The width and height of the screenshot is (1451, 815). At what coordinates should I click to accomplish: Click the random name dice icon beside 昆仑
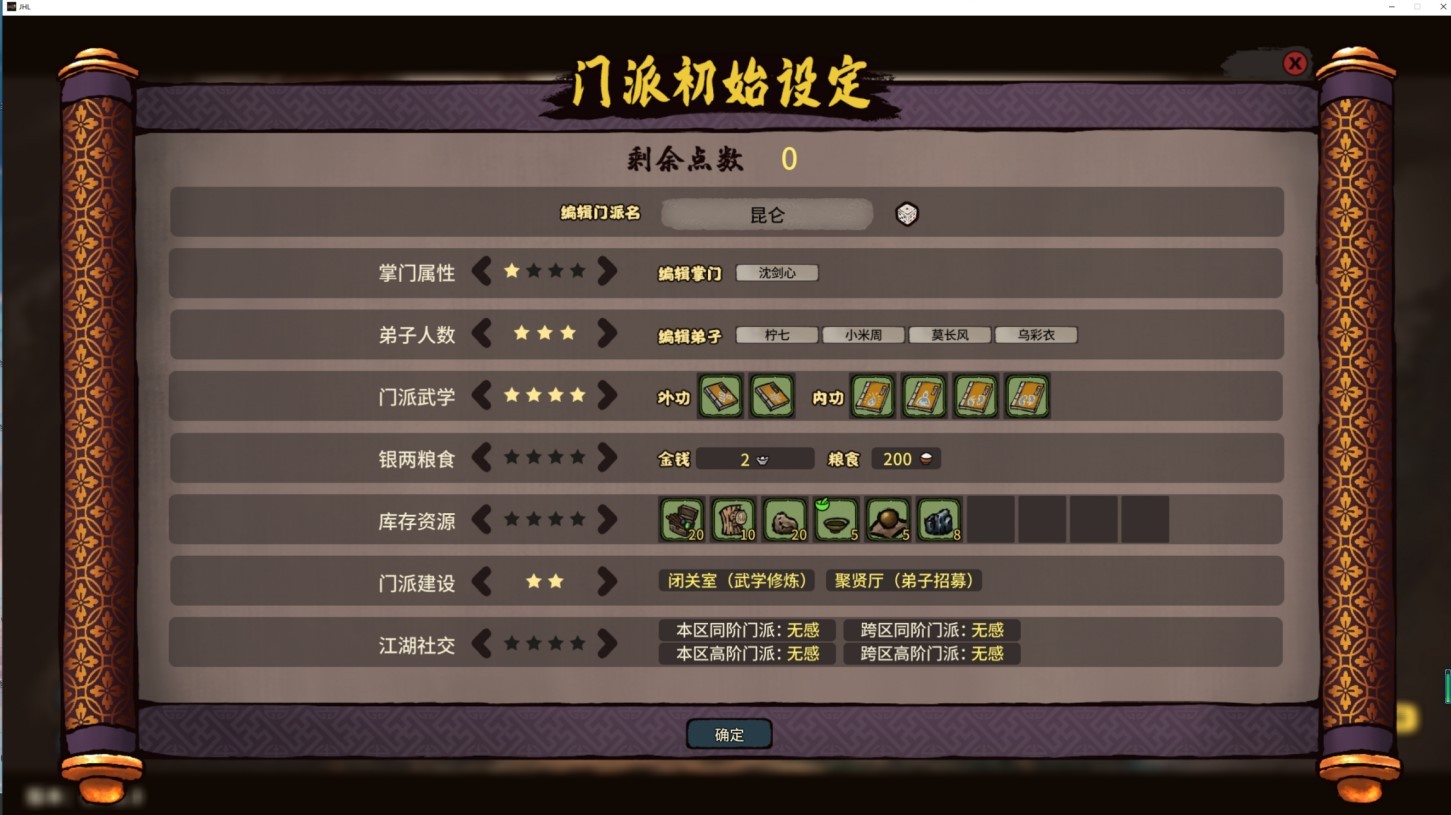(x=906, y=213)
